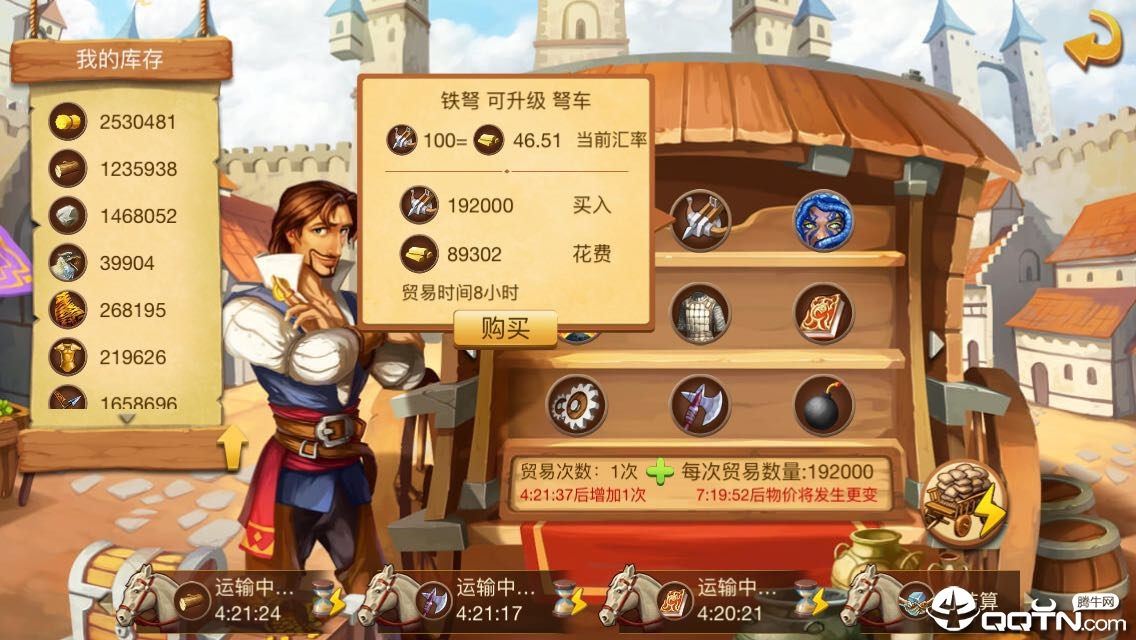Add trade attempts with the green plus
1136x640 pixels.
[x=660, y=471]
